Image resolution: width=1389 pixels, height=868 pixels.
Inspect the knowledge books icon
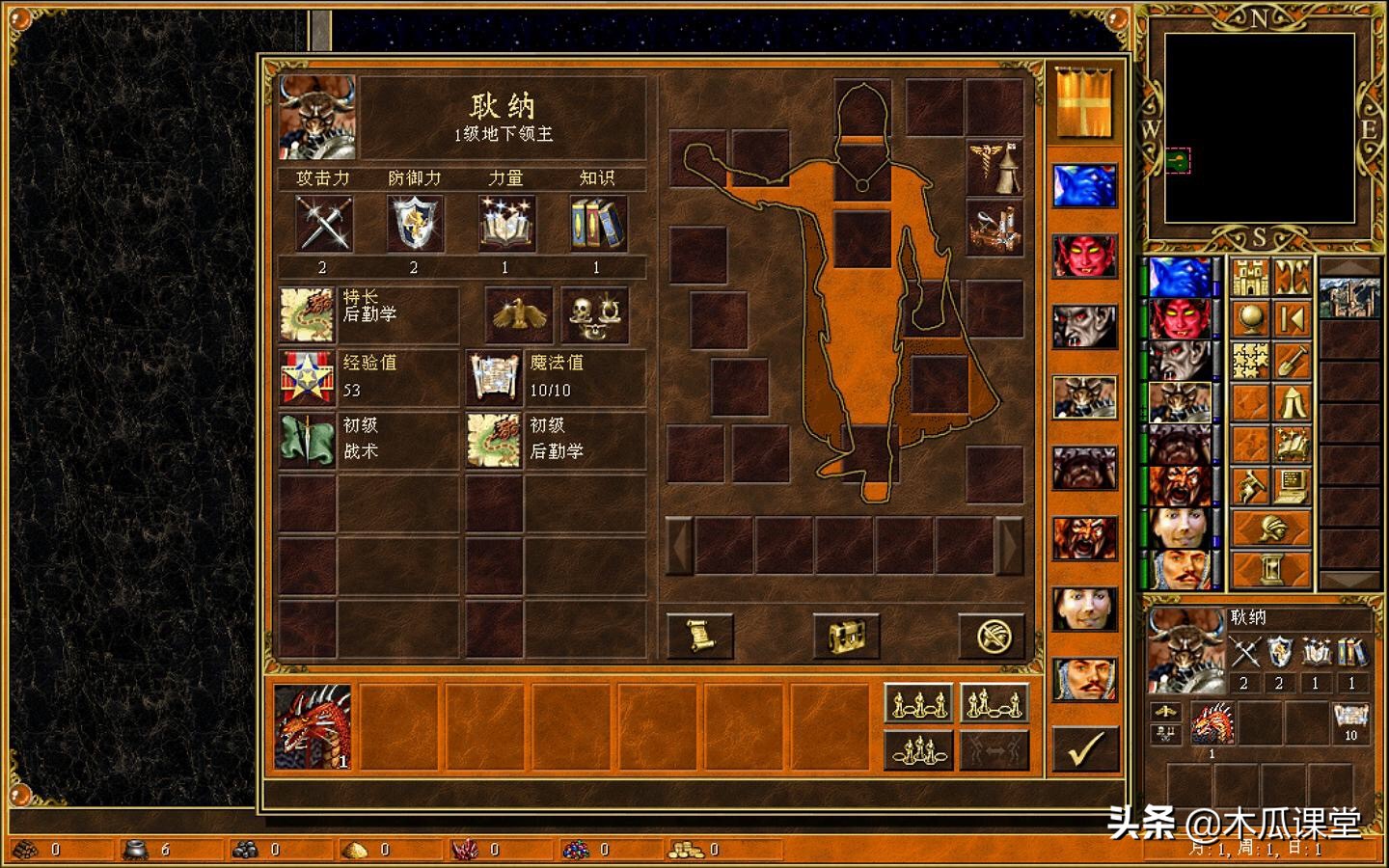pyautogui.click(x=597, y=224)
